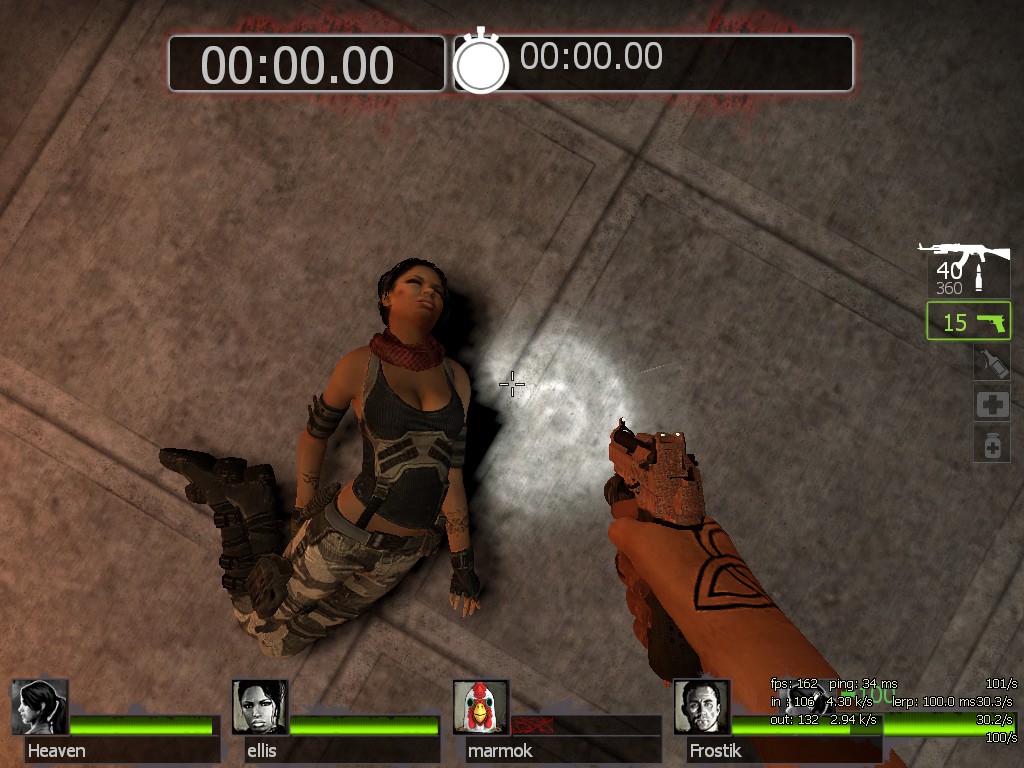Click the stopwatch icon between the timers
Viewport: 1024px width, 768px height.
[x=482, y=63]
